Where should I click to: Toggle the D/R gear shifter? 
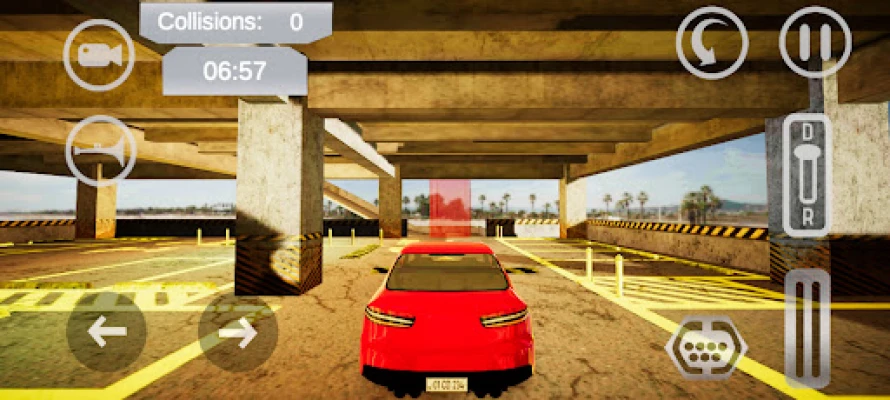[x=806, y=174]
